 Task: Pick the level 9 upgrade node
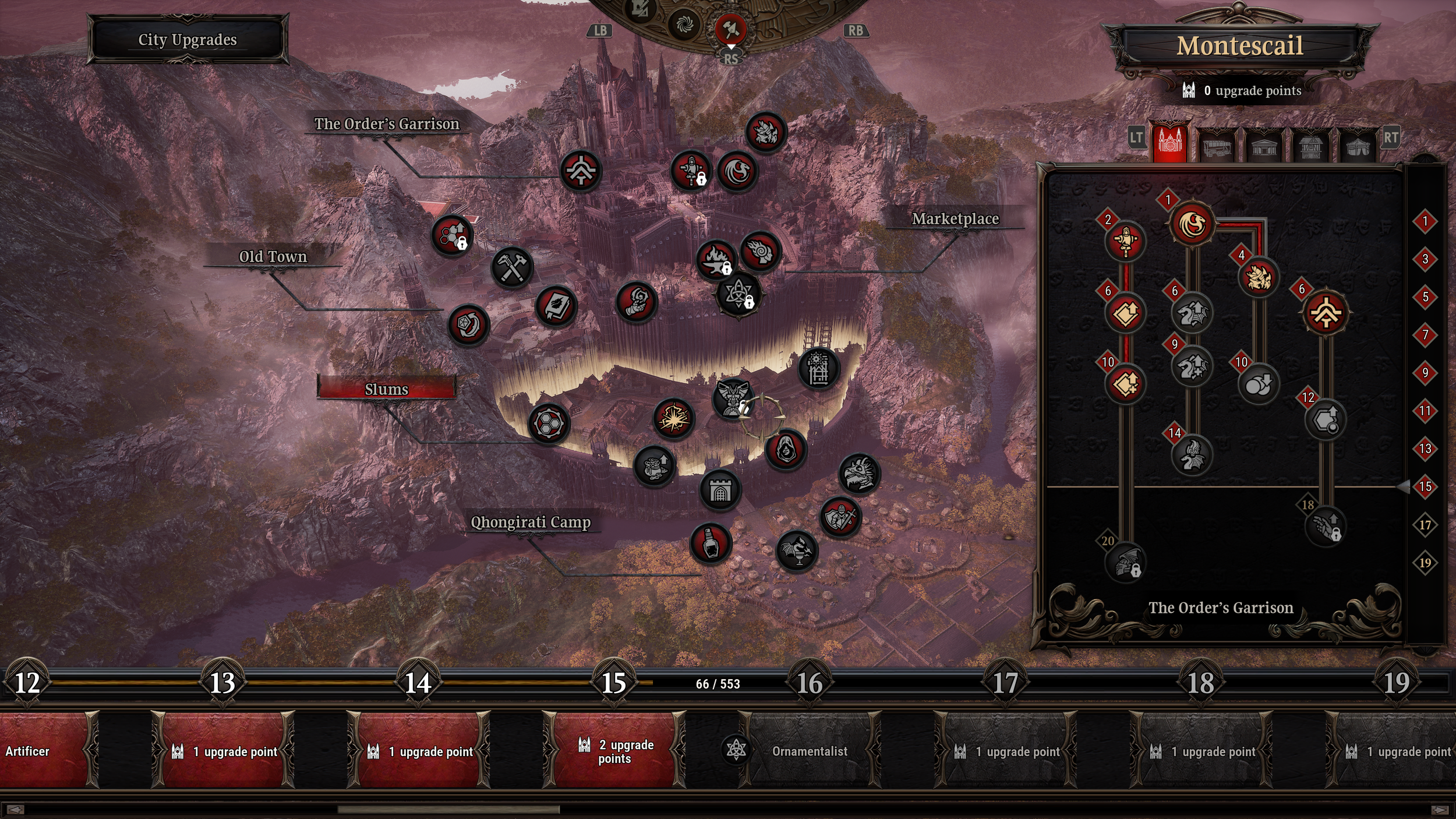click(1192, 367)
